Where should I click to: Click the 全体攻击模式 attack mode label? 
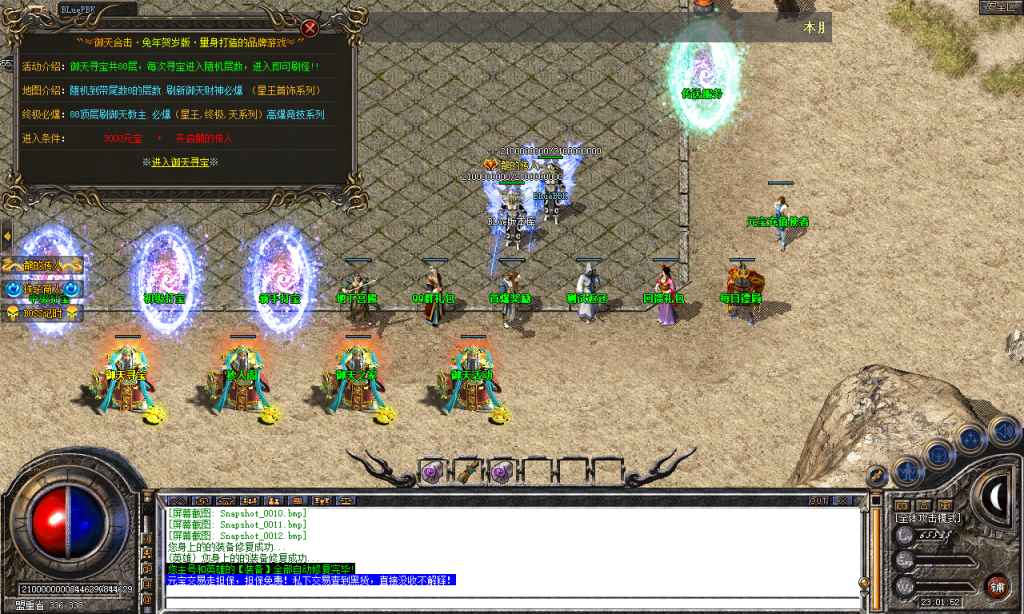[x=928, y=518]
